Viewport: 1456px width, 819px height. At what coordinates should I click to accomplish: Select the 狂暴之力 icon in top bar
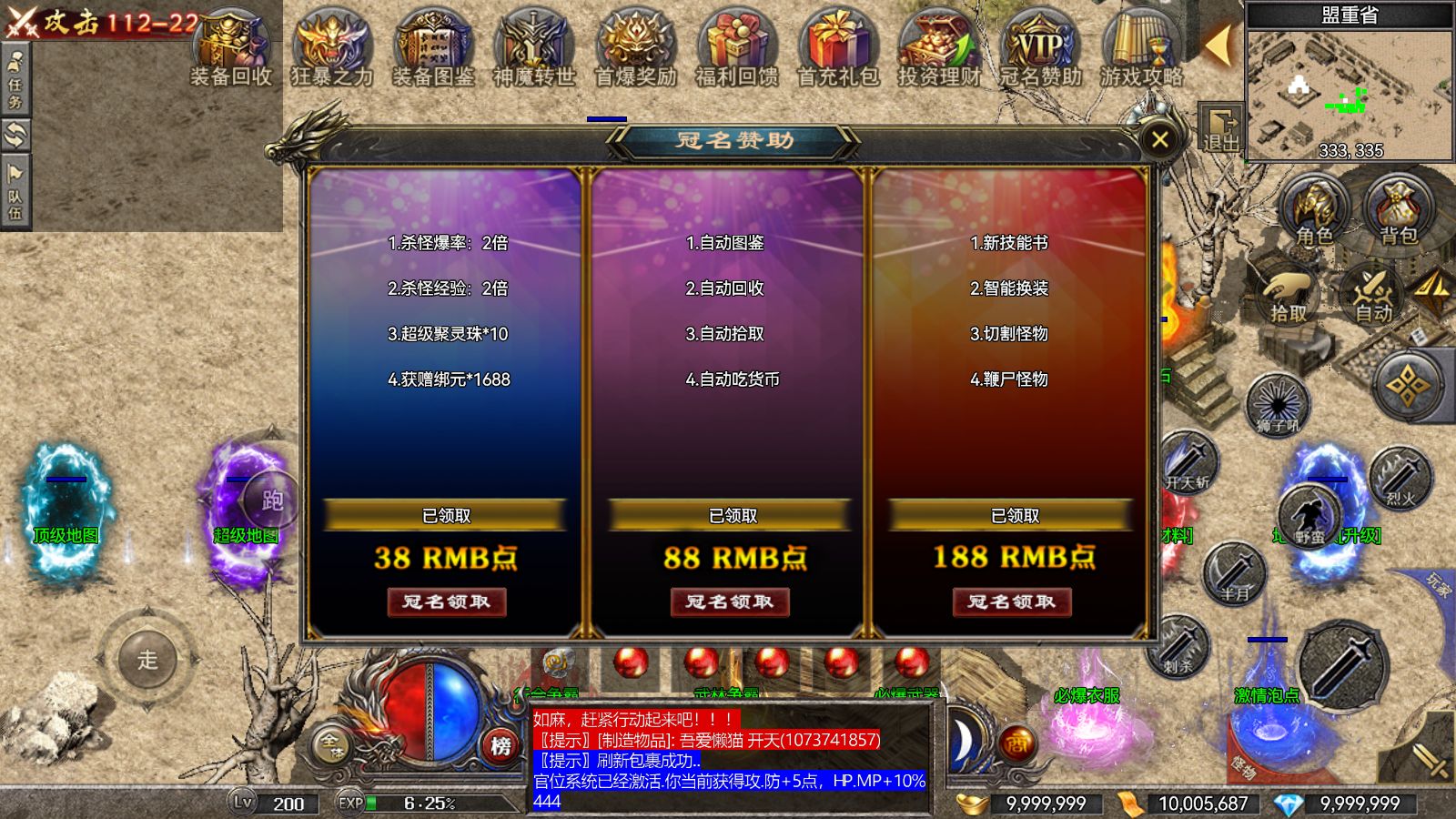pyautogui.click(x=328, y=41)
